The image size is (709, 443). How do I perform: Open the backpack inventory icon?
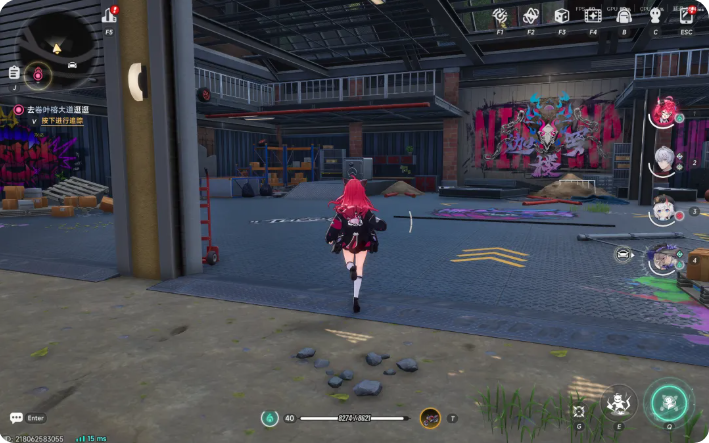click(624, 16)
